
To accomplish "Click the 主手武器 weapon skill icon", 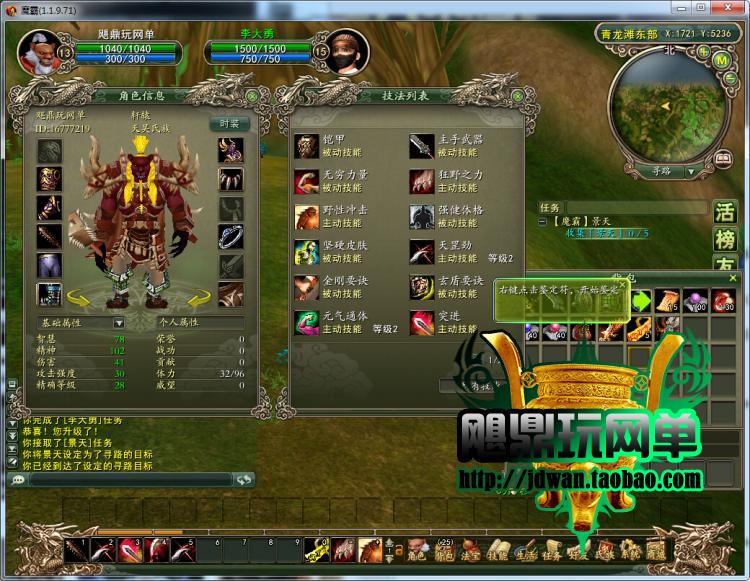I will tap(422, 147).
